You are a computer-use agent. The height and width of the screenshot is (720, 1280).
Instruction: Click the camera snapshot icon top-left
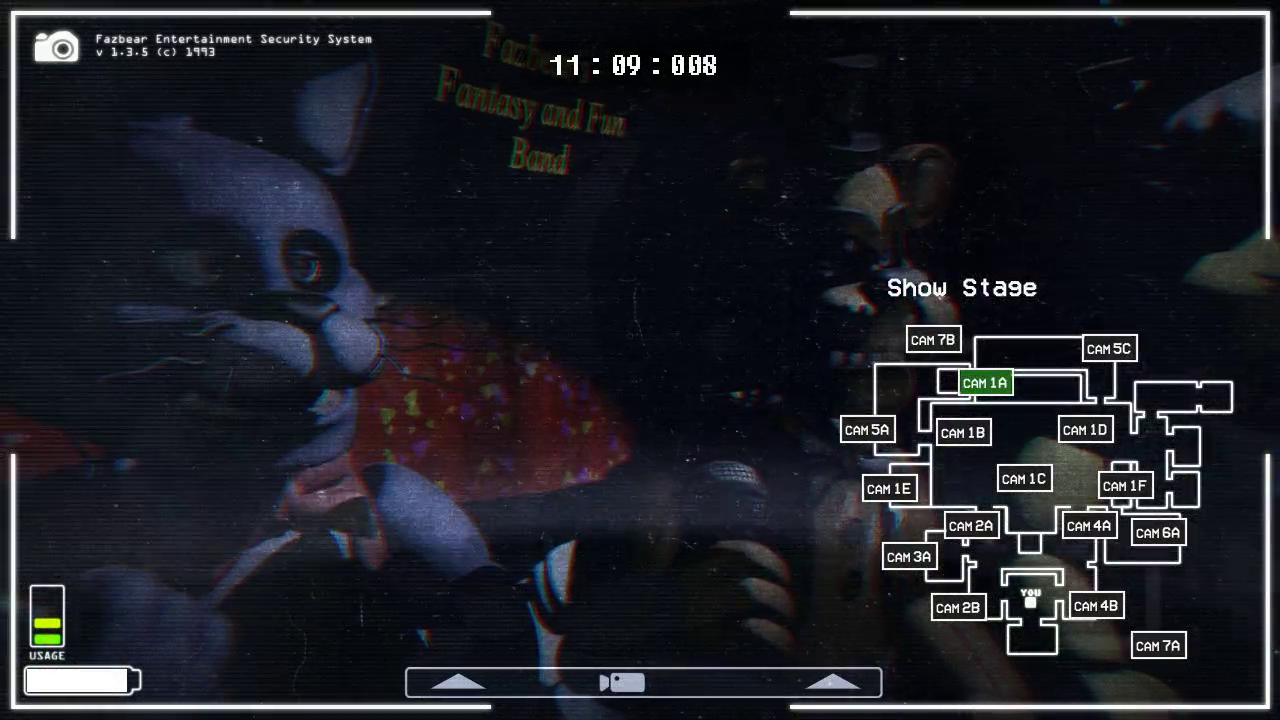(x=55, y=46)
